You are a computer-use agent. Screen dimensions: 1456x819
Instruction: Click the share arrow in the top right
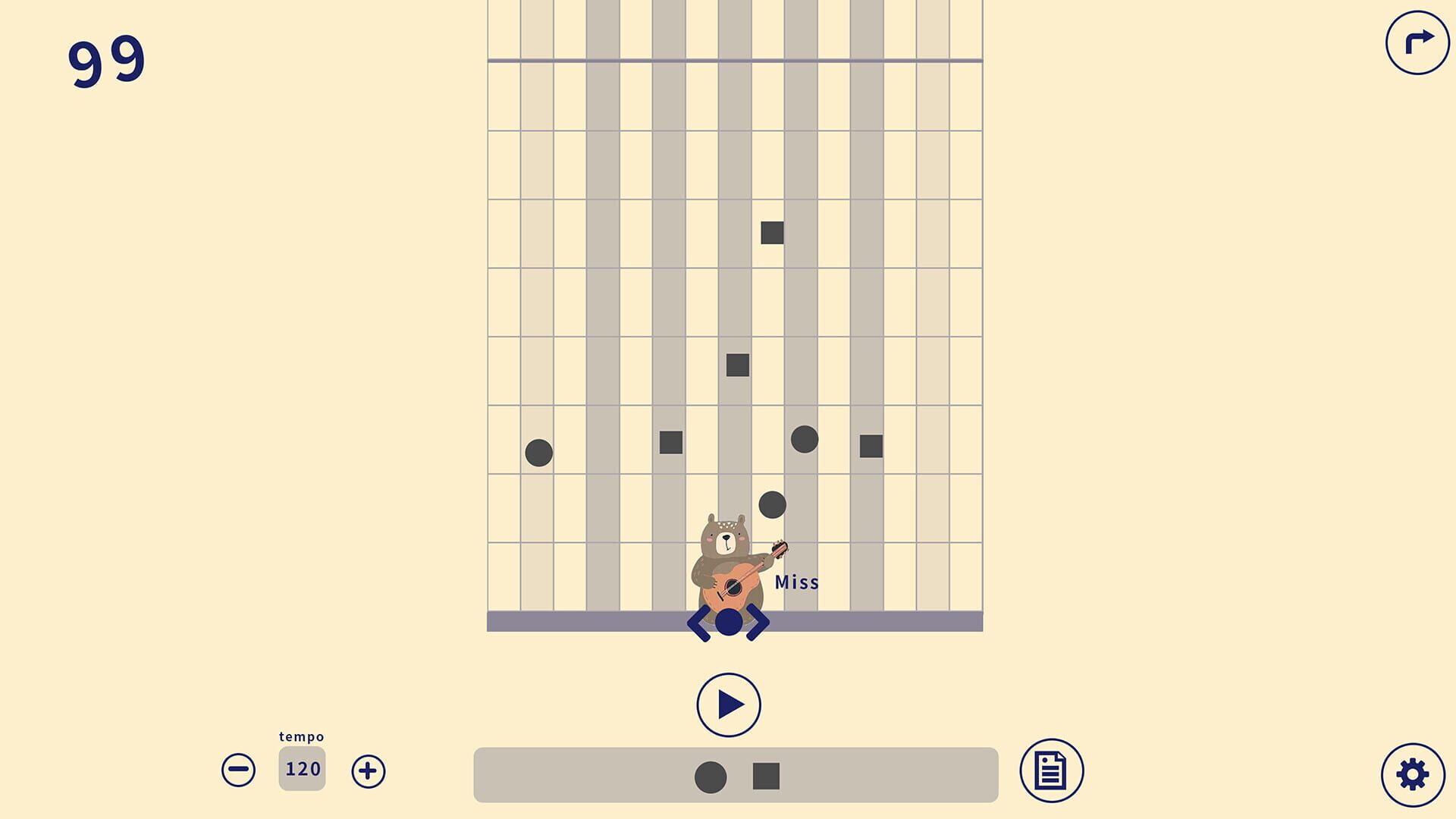pyautogui.click(x=1417, y=43)
